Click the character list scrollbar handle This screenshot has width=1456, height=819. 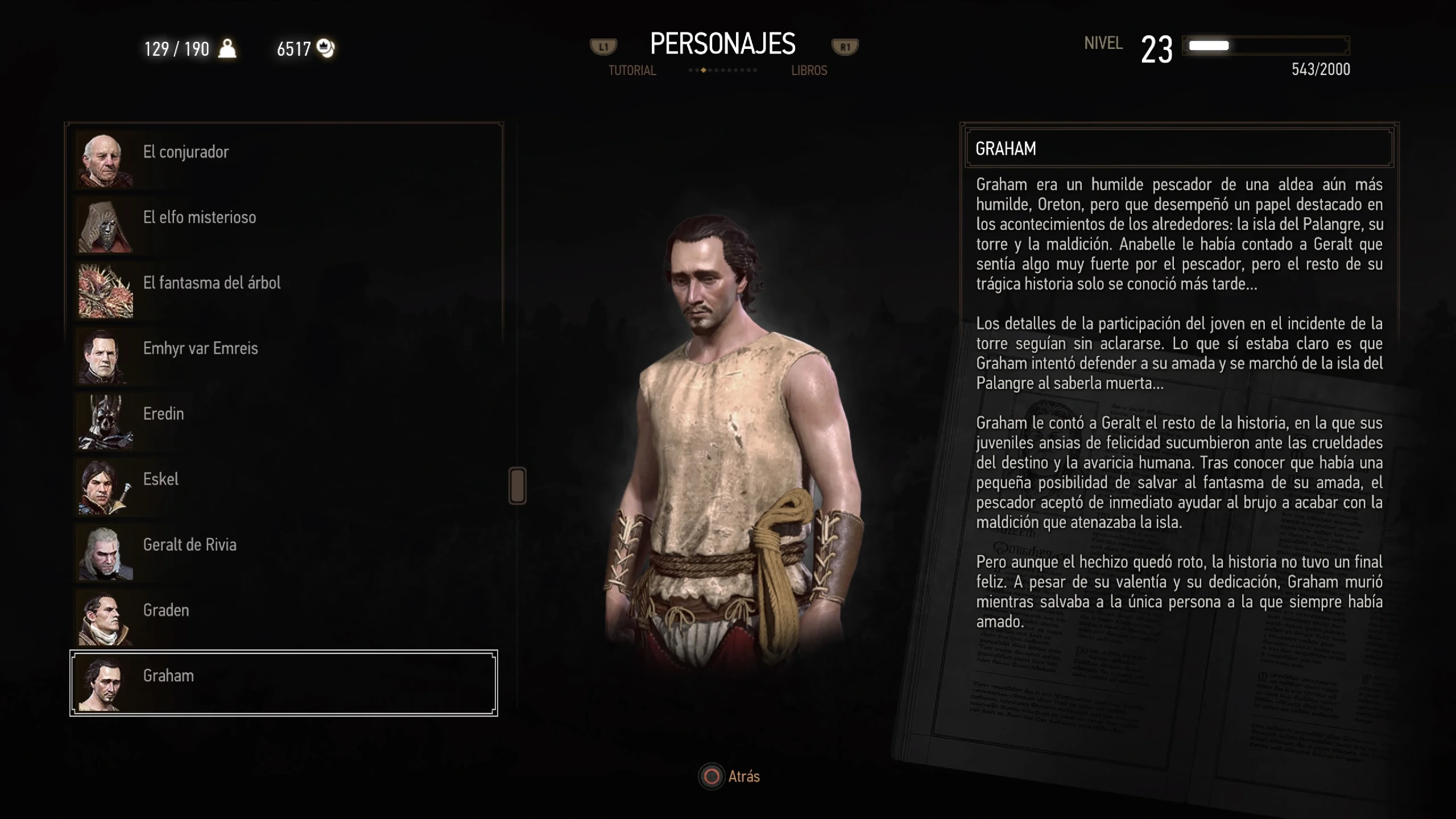click(517, 486)
